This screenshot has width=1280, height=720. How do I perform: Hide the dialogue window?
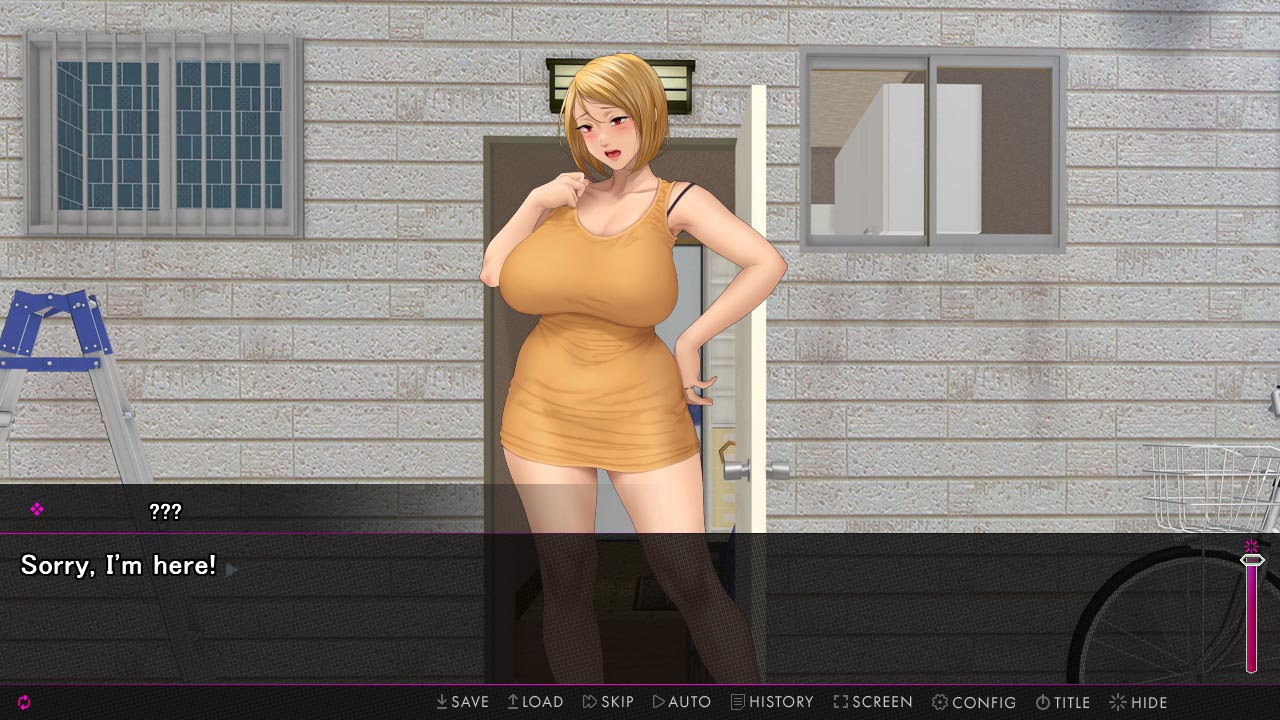[1138, 702]
